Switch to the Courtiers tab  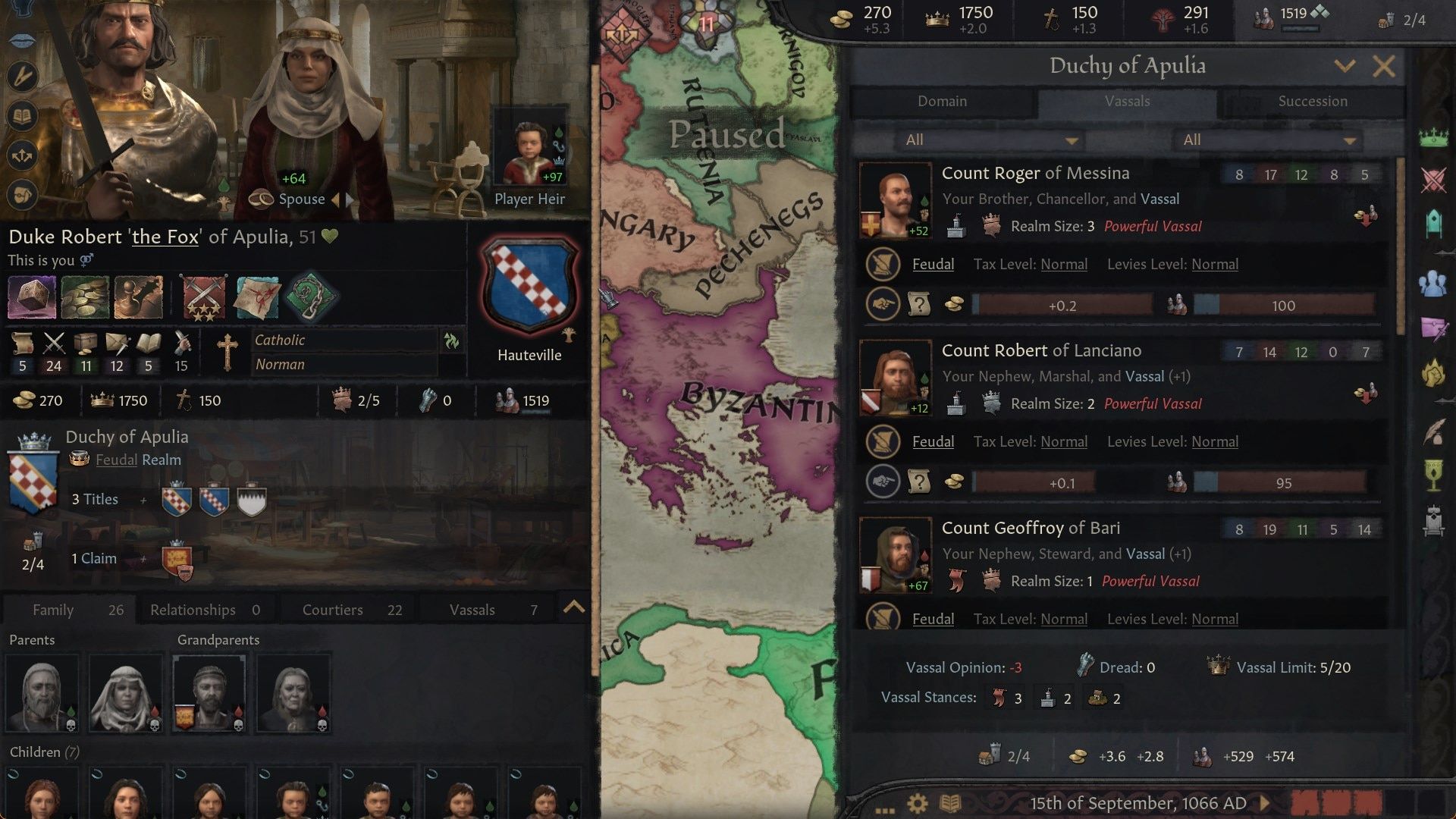(x=332, y=609)
